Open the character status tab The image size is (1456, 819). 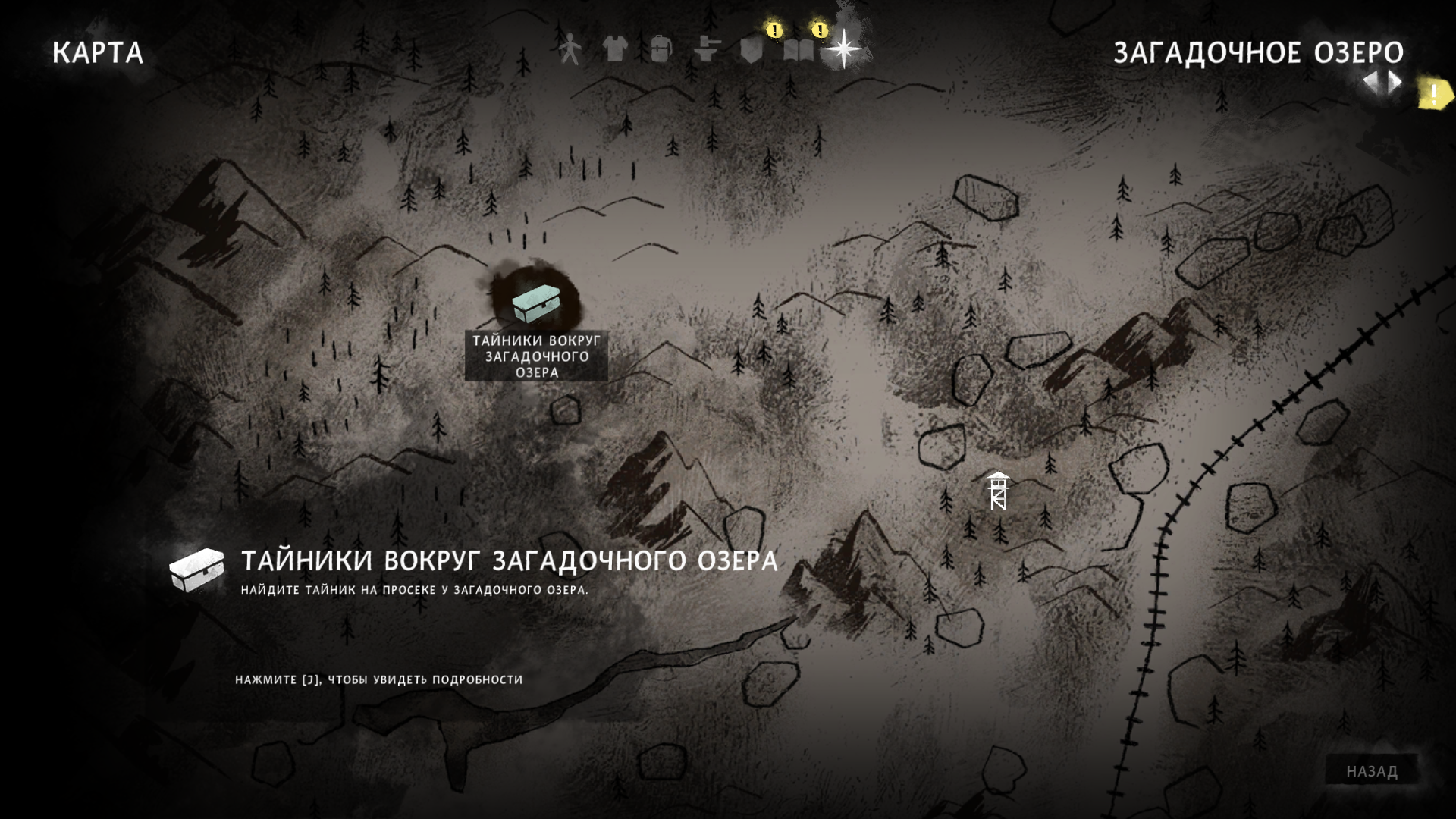[569, 49]
